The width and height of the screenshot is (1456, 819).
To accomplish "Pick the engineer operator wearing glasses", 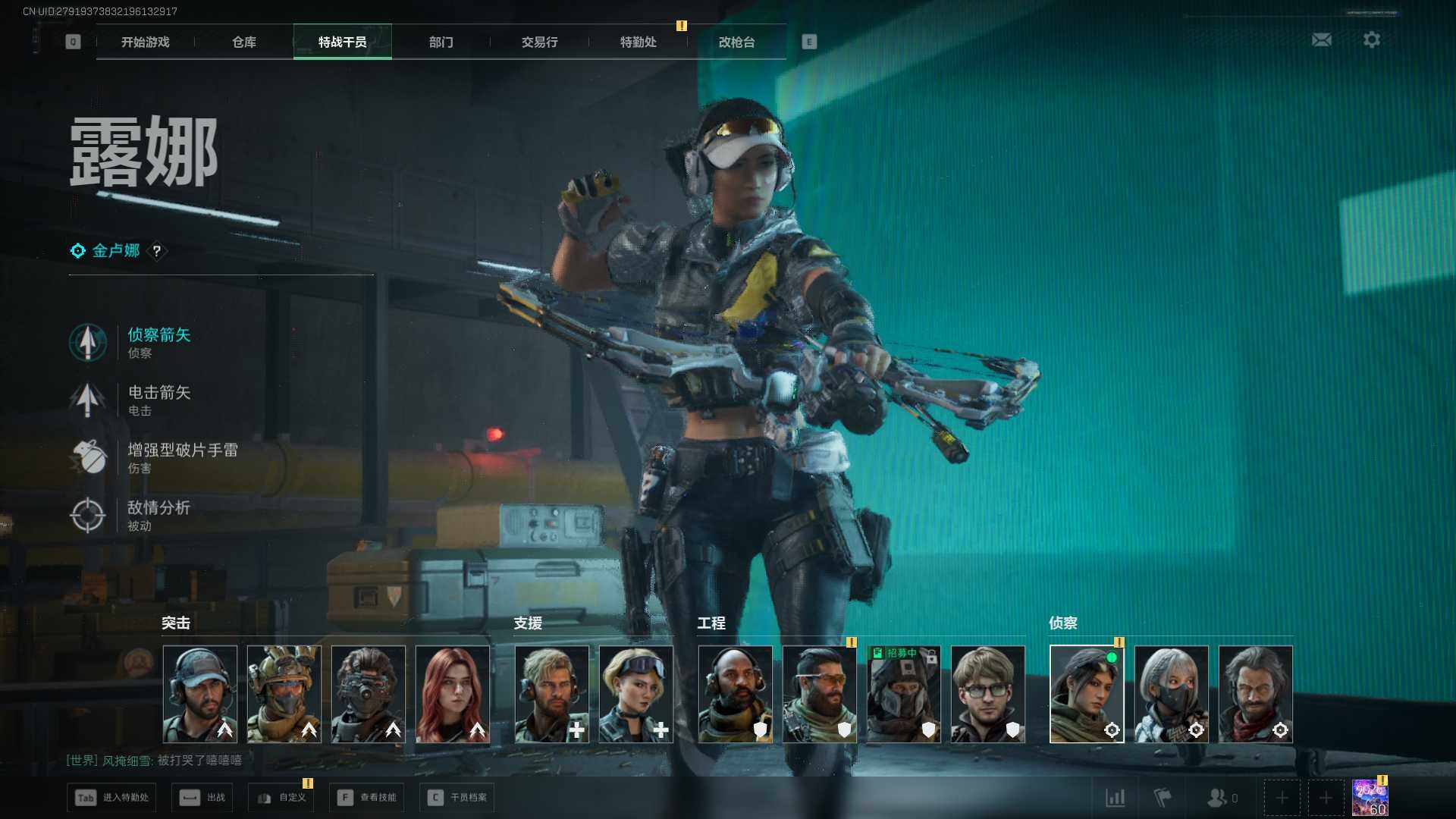I will (x=988, y=694).
